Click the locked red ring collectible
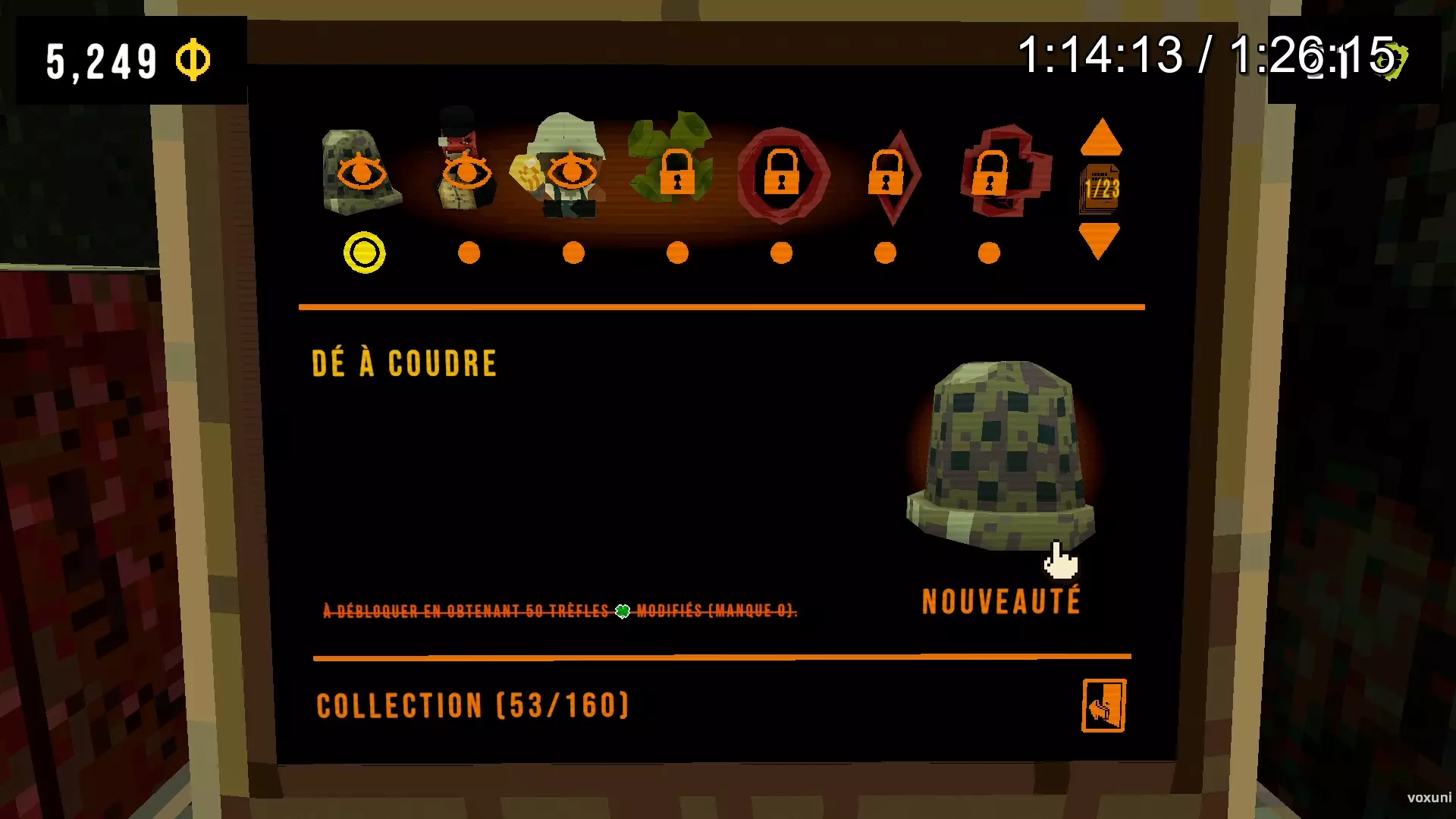The image size is (1456, 819). (x=782, y=174)
